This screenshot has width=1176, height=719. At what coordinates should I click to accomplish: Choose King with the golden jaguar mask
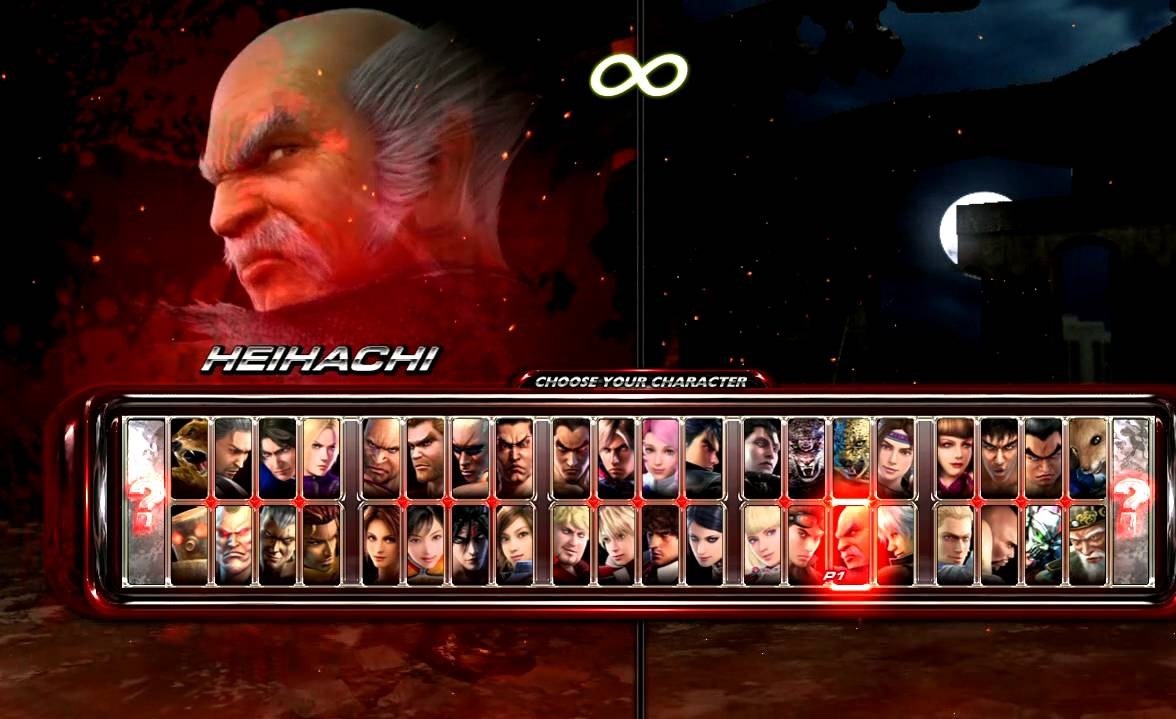pyautogui.click(x=851, y=457)
